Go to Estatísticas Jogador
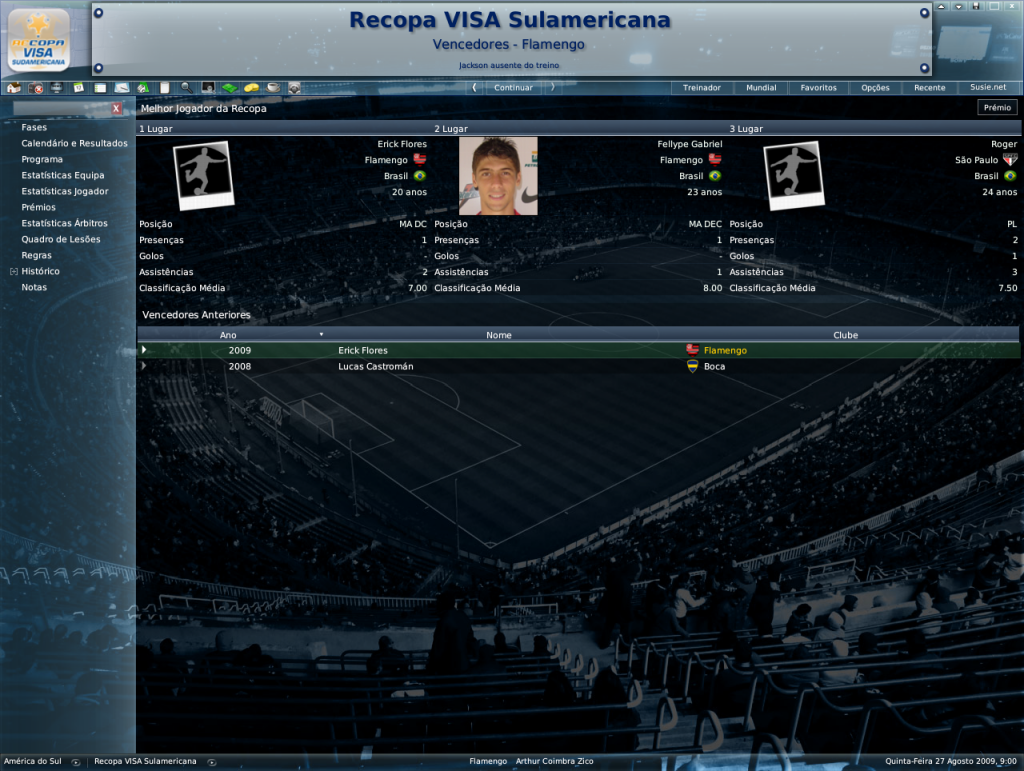1024x771 pixels. tap(65, 192)
